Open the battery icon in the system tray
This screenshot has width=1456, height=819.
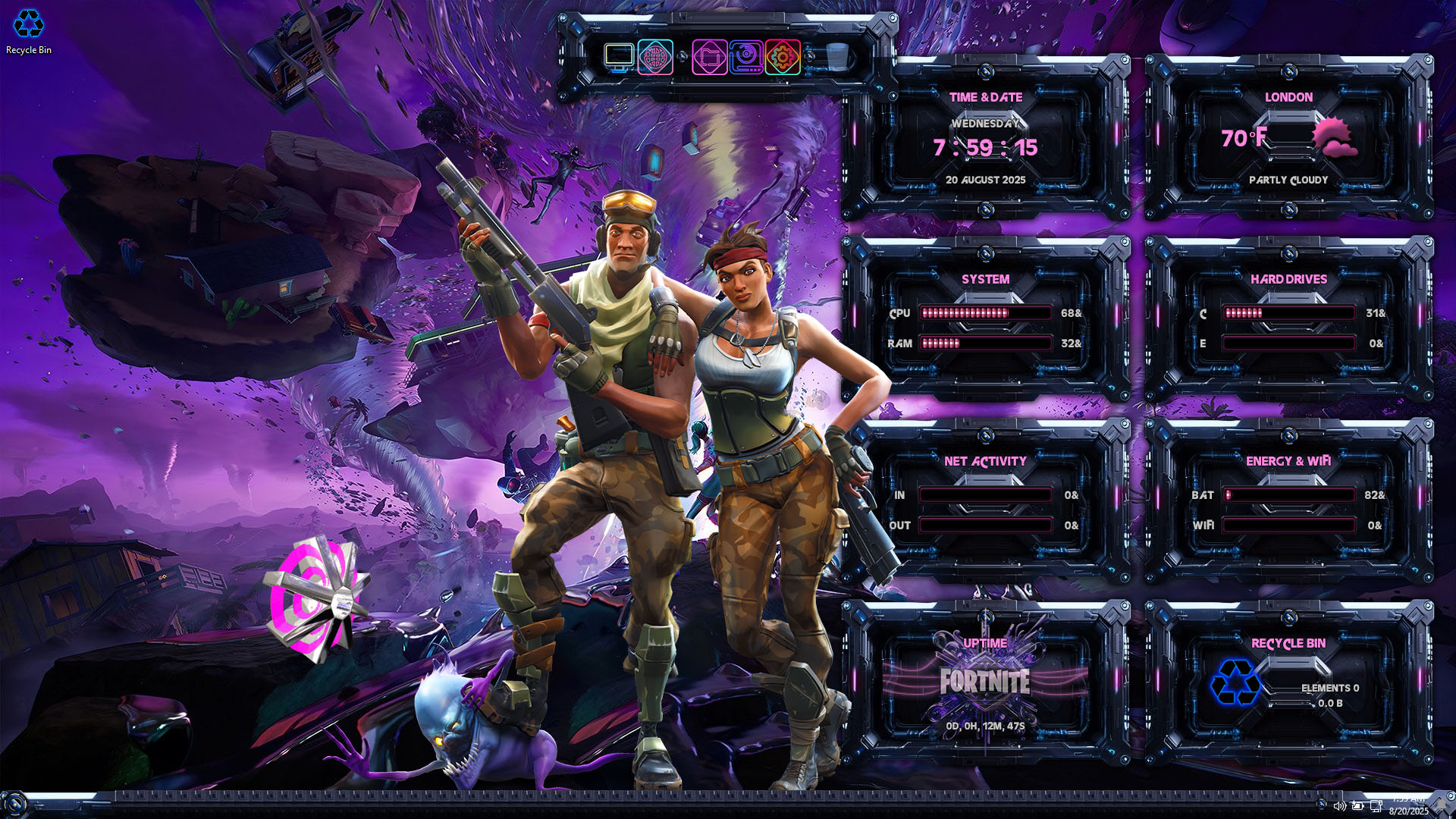coord(1357,806)
